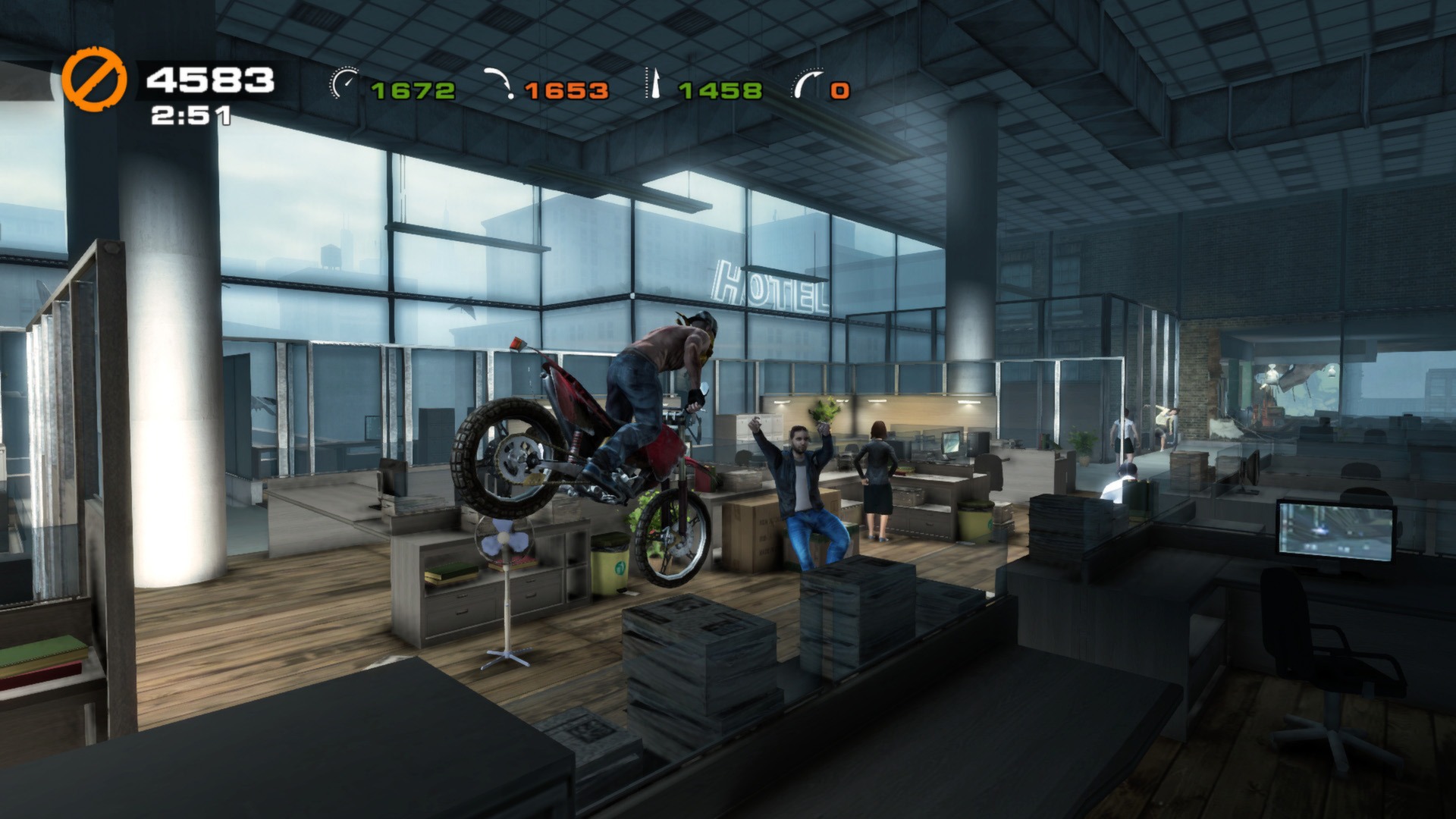Click the orange 1653 flip stat

(x=565, y=89)
